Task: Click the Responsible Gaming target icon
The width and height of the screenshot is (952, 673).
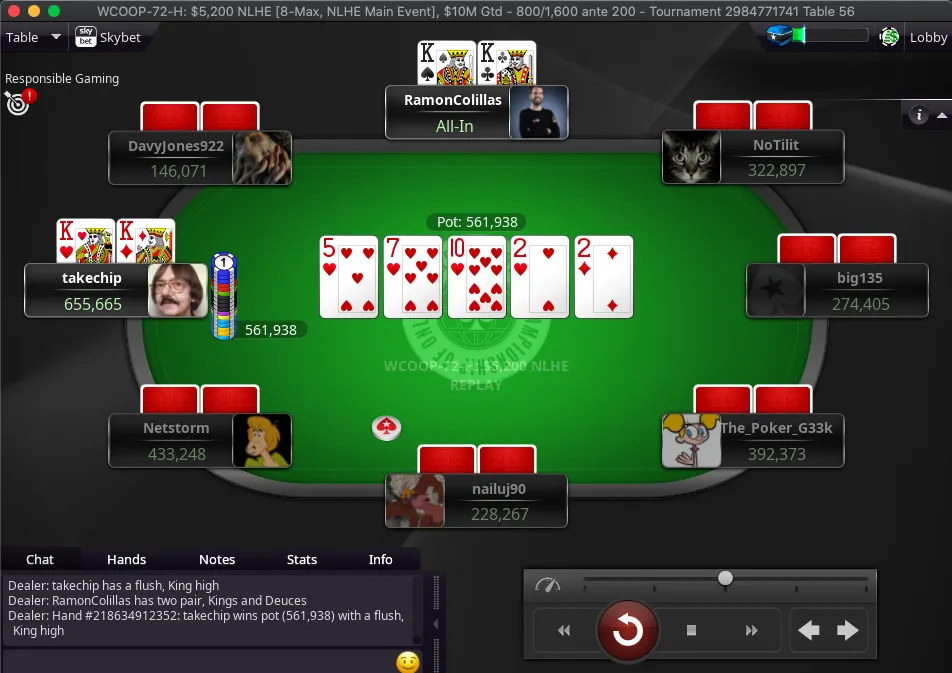Action: (18, 101)
